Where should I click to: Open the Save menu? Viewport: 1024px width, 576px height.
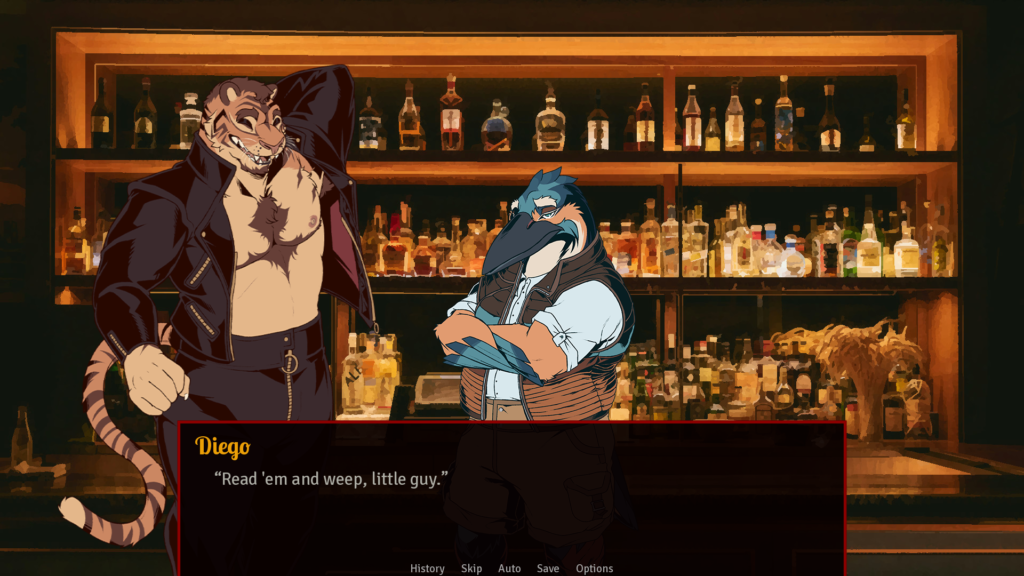click(x=548, y=568)
